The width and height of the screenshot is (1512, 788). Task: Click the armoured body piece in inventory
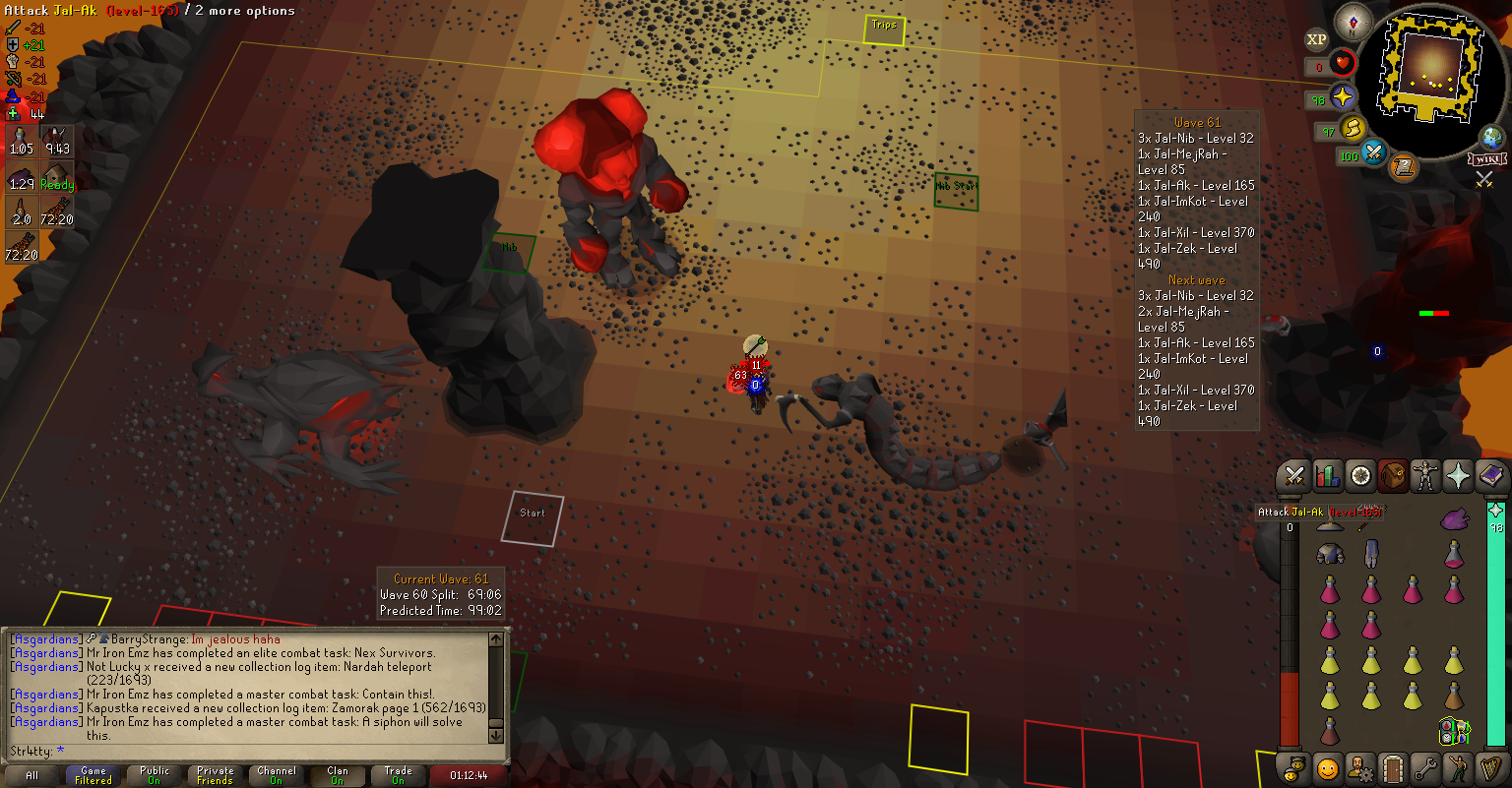coord(1330,555)
